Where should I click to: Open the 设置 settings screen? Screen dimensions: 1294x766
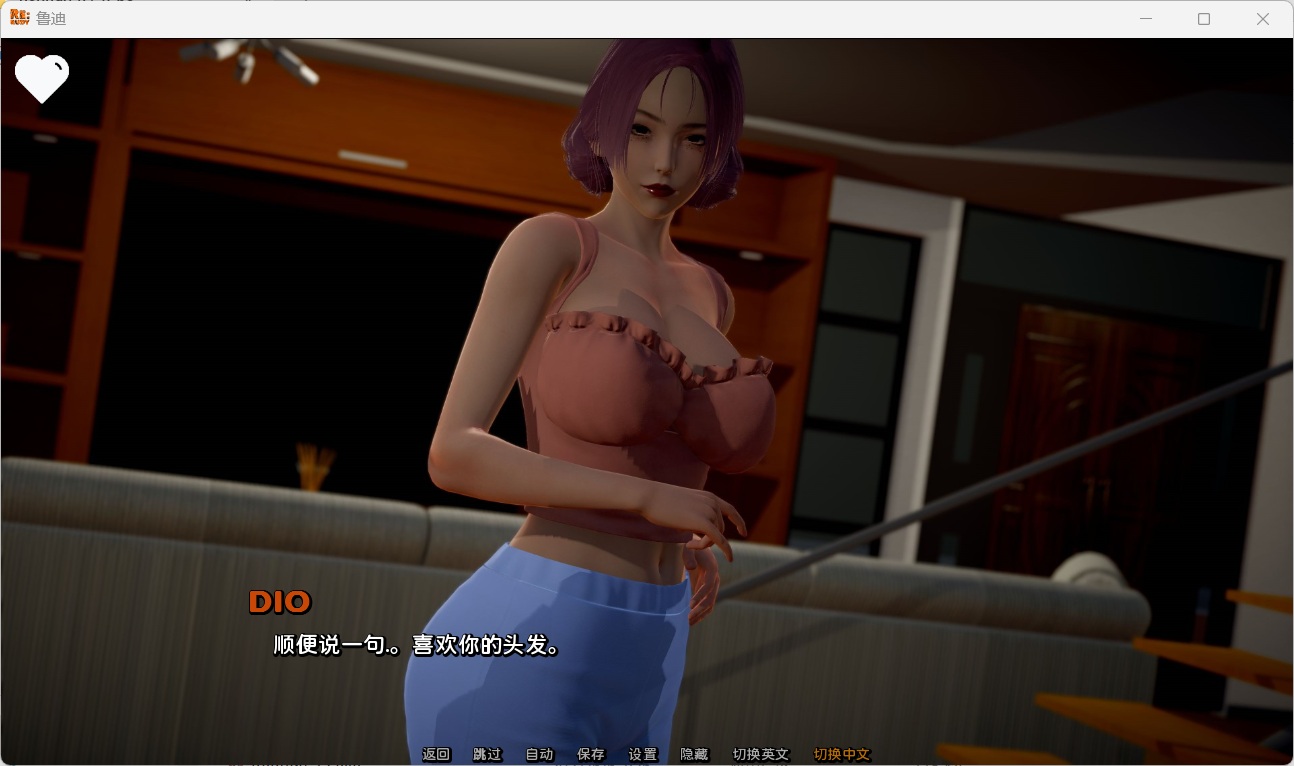coord(643,754)
